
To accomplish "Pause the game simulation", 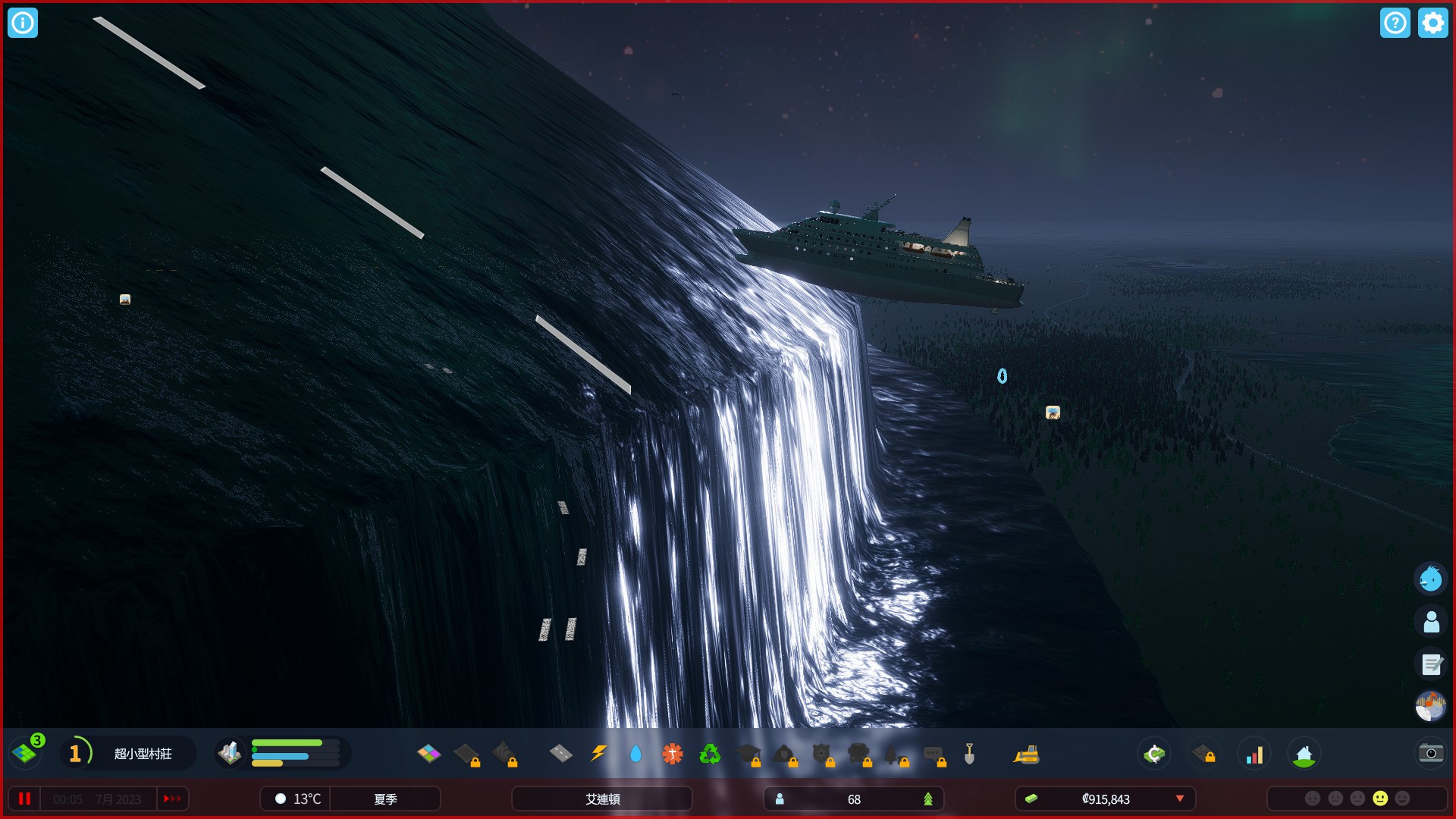I will [x=25, y=799].
